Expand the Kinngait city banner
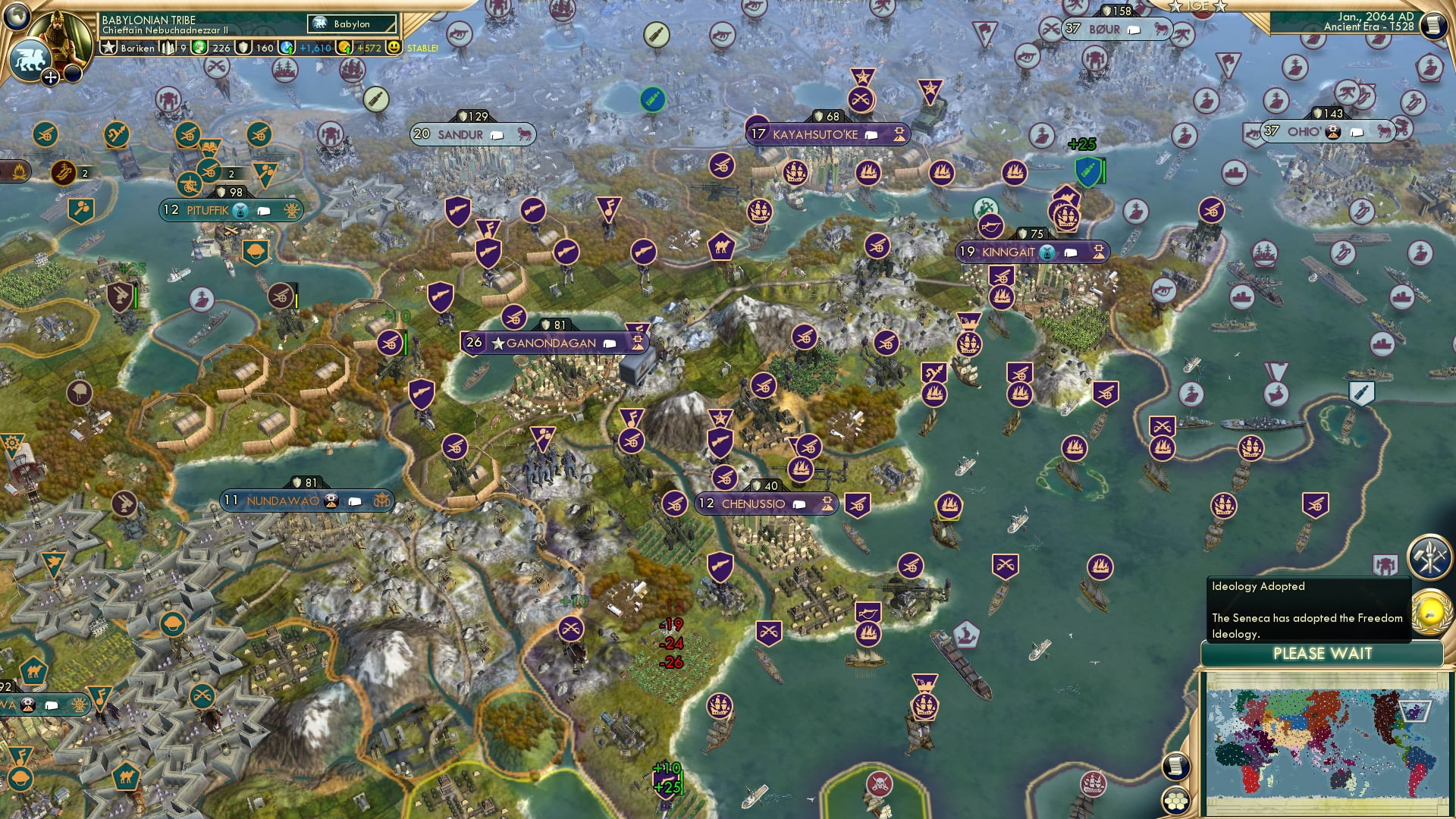 1098,252
